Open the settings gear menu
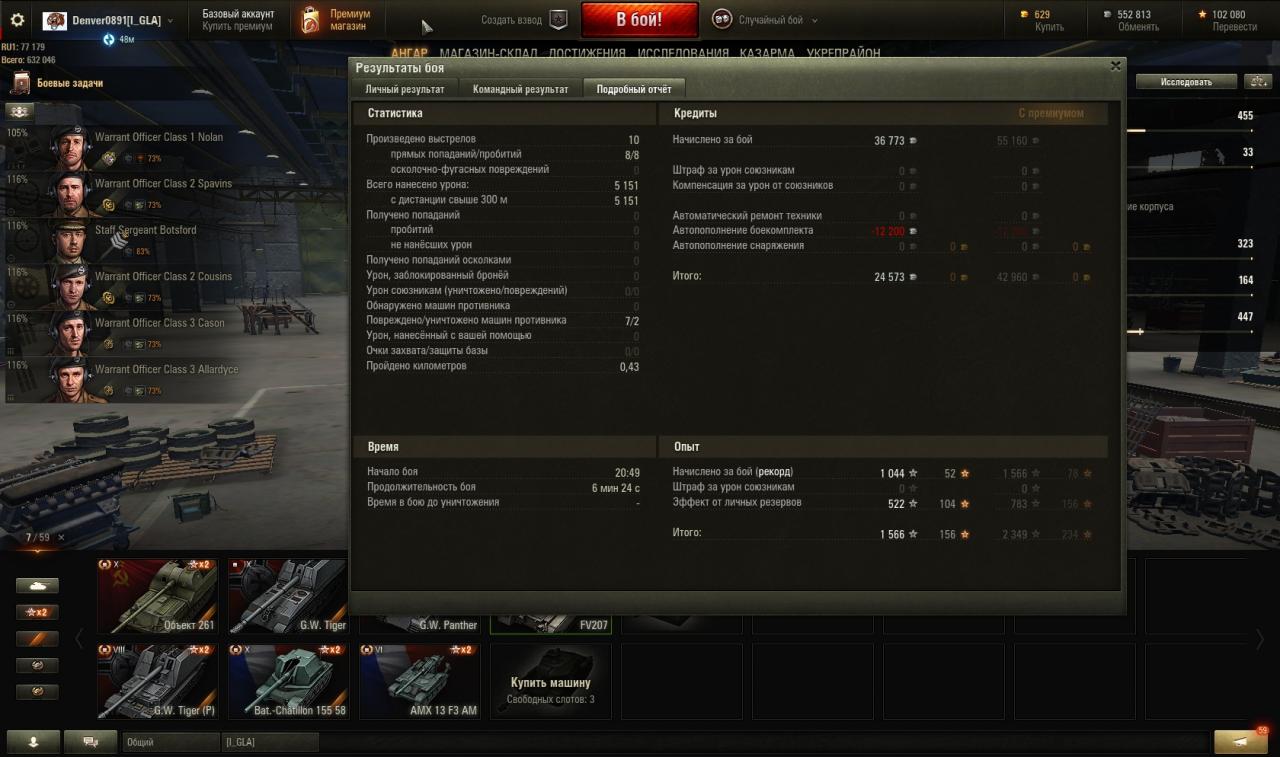 pyautogui.click(x=17, y=20)
